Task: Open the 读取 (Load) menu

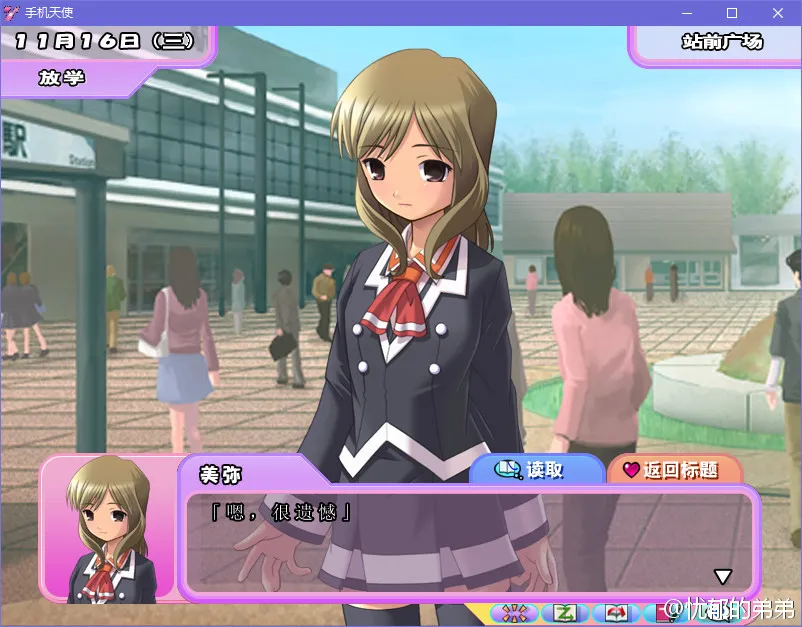Action: point(536,470)
